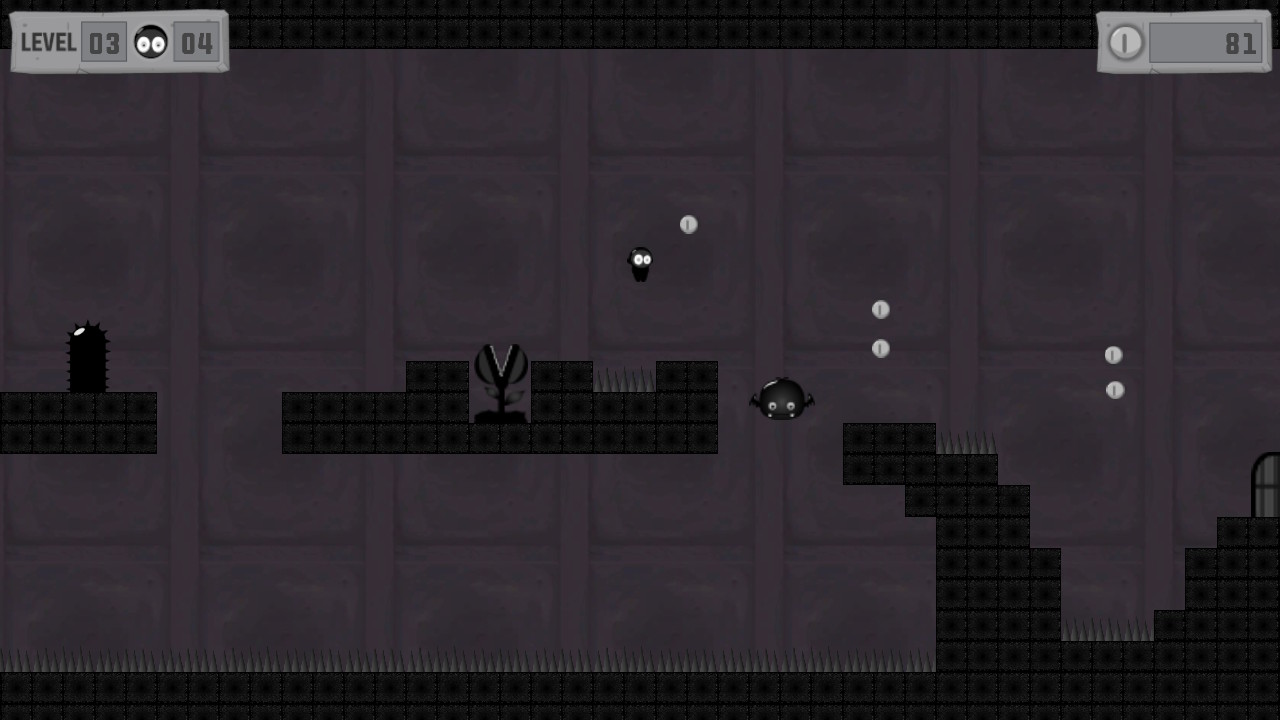
Task: Click the lowest coin near the right wall
Action: point(1115,391)
